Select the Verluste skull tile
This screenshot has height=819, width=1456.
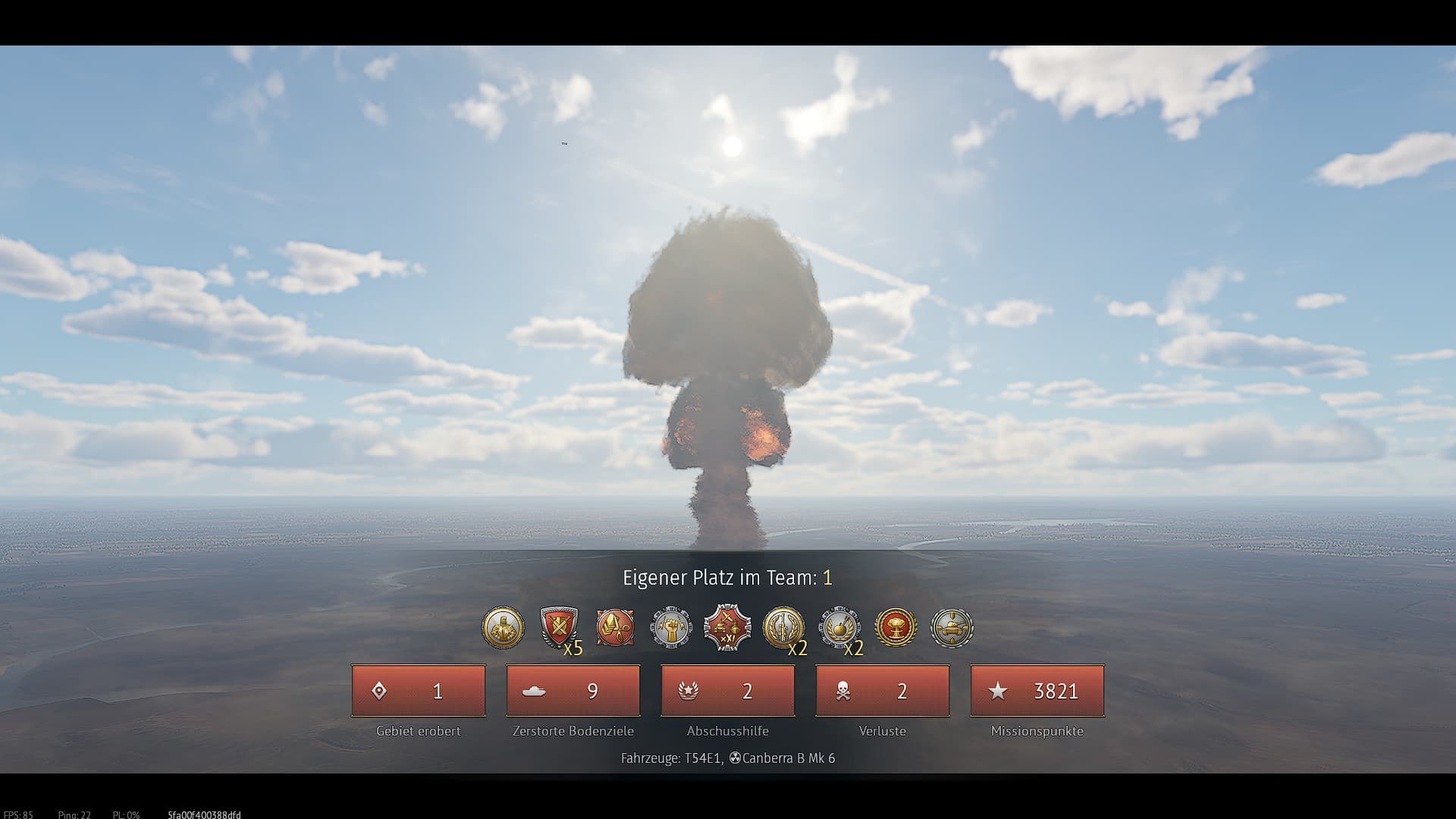pyautogui.click(x=883, y=691)
